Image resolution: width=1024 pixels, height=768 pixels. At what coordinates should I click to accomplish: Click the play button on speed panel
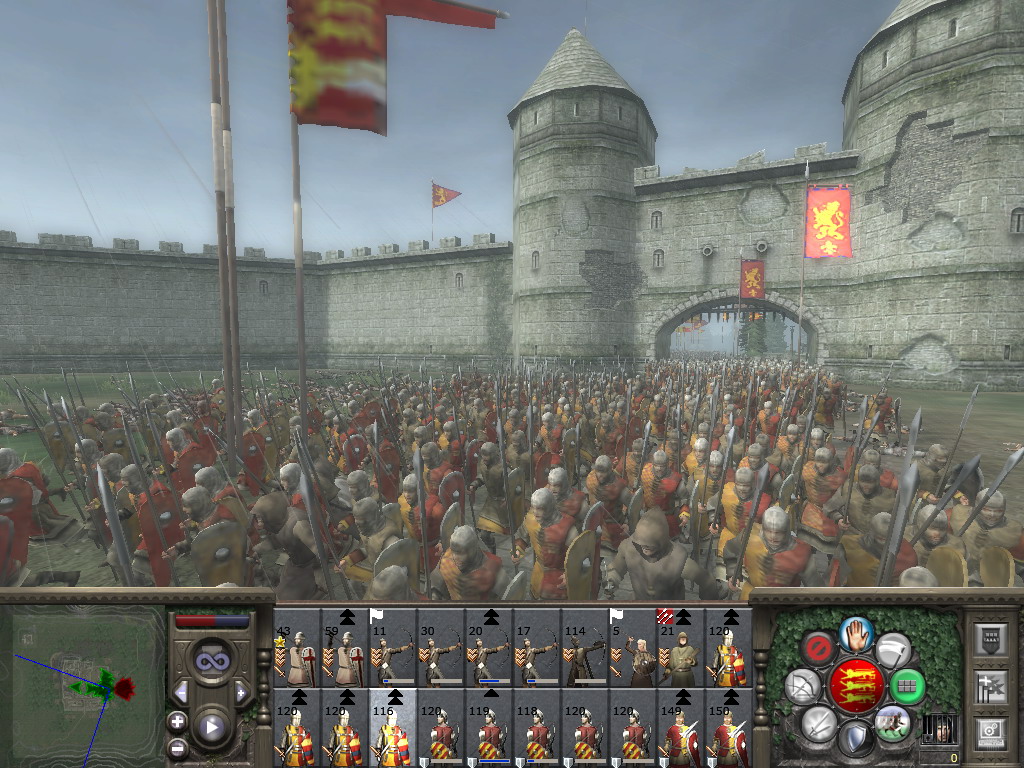(211, 728)
